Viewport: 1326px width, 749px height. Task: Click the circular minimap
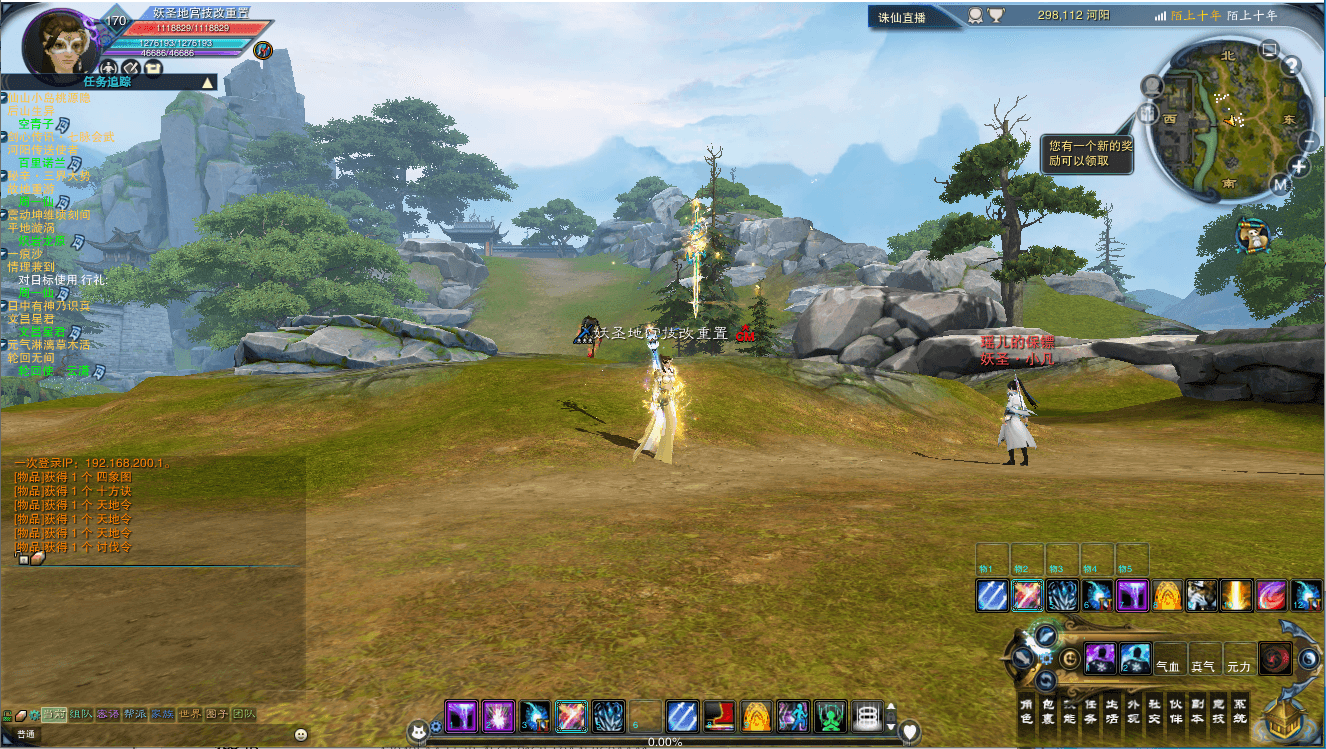[1227, 116]
